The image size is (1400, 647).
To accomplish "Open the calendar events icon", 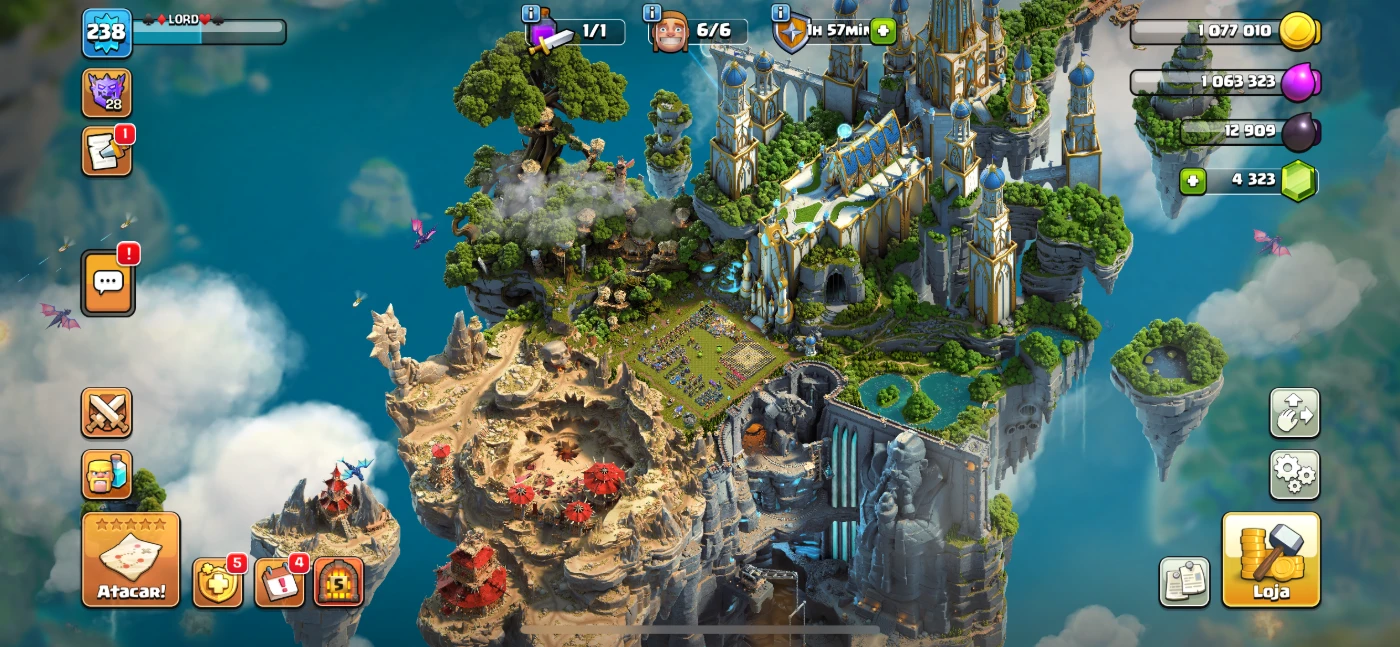I will 279,582.
